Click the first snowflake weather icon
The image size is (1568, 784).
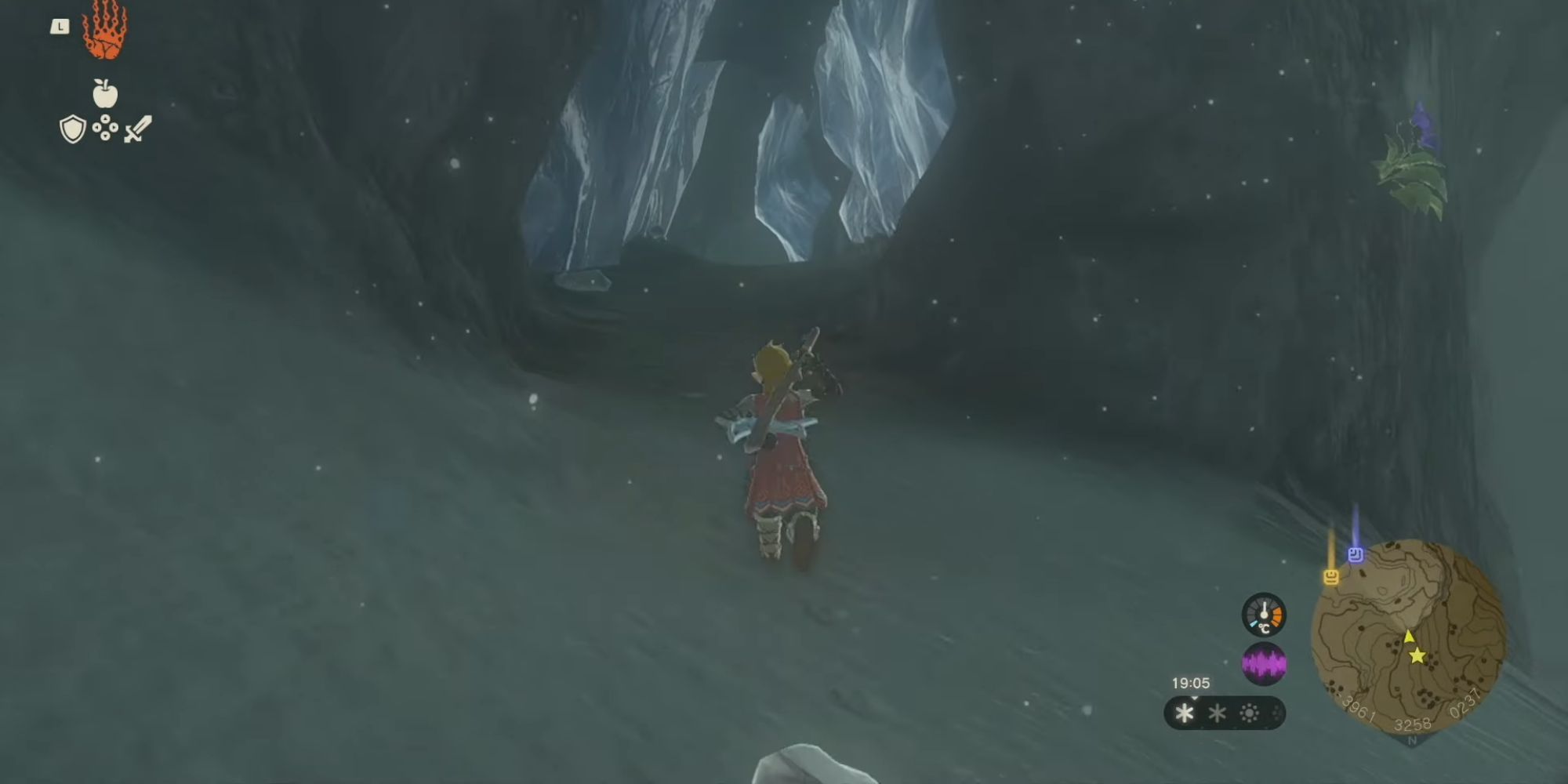click(x=1184, y=713)
